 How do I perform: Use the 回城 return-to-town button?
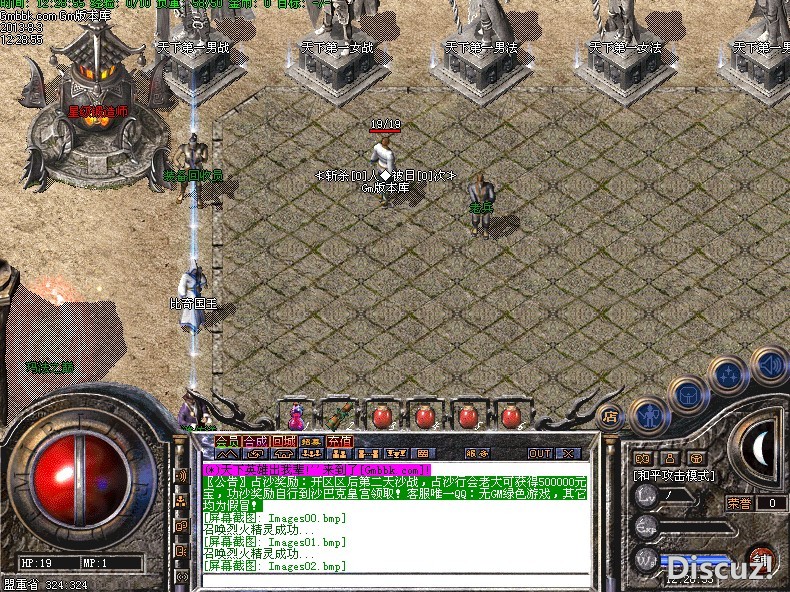coord(284,441)
